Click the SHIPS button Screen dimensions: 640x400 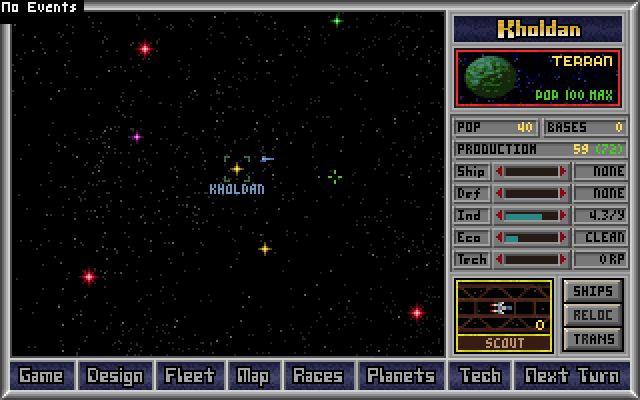pyautogui.click(x=594, y=291)
